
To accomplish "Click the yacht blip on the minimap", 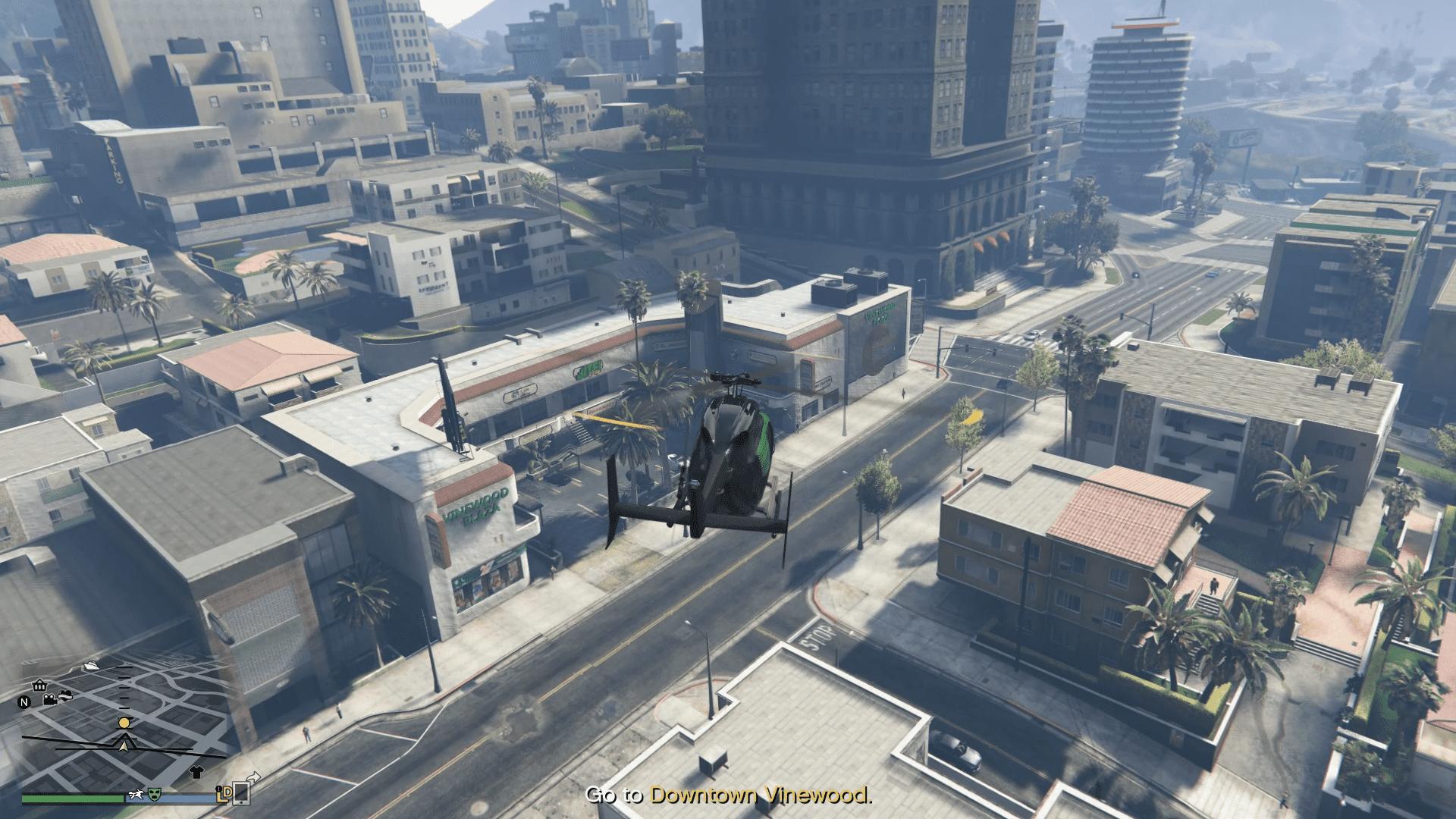I will (x=92, y=665).
